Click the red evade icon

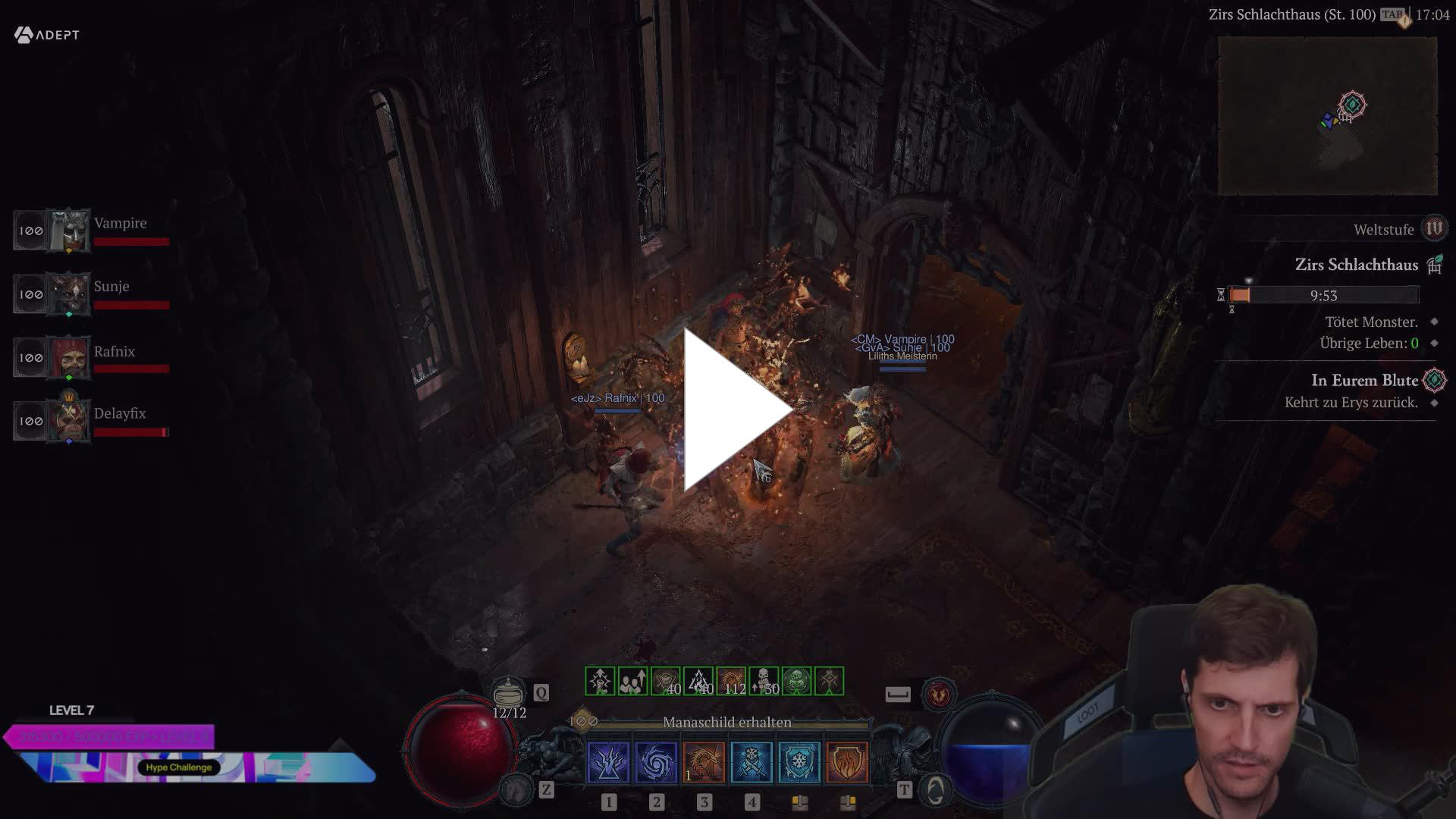click(939, 694)
